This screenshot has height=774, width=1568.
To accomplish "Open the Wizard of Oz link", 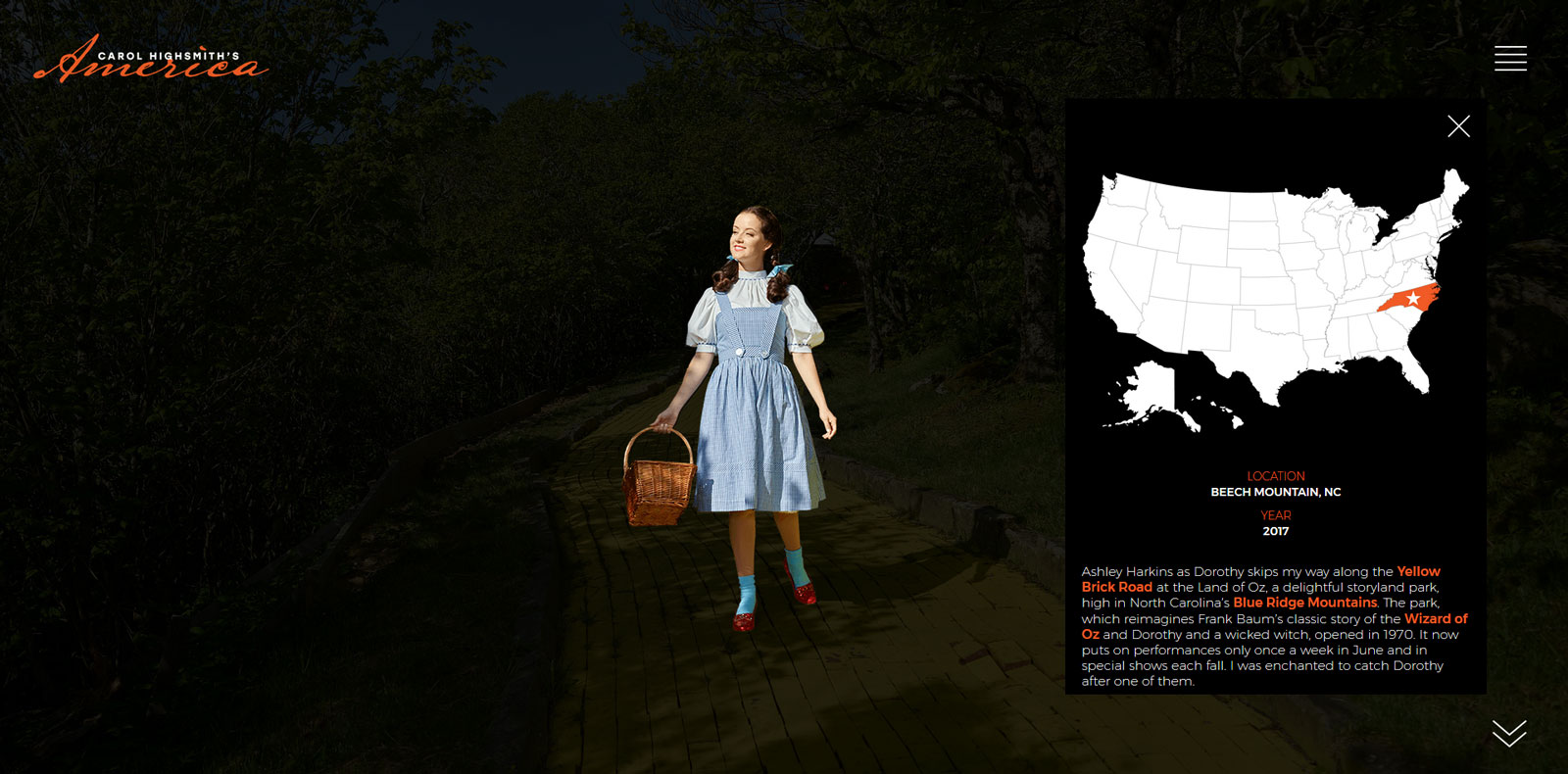I will pos(1435,618).
